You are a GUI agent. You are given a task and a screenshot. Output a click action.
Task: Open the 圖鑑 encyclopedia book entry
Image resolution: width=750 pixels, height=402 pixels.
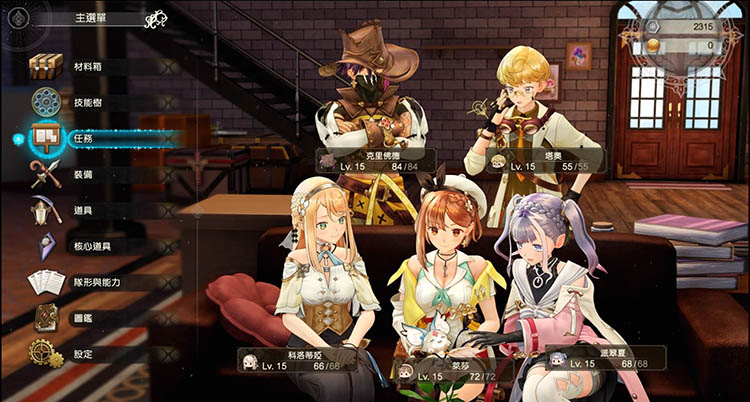[85, 318]
